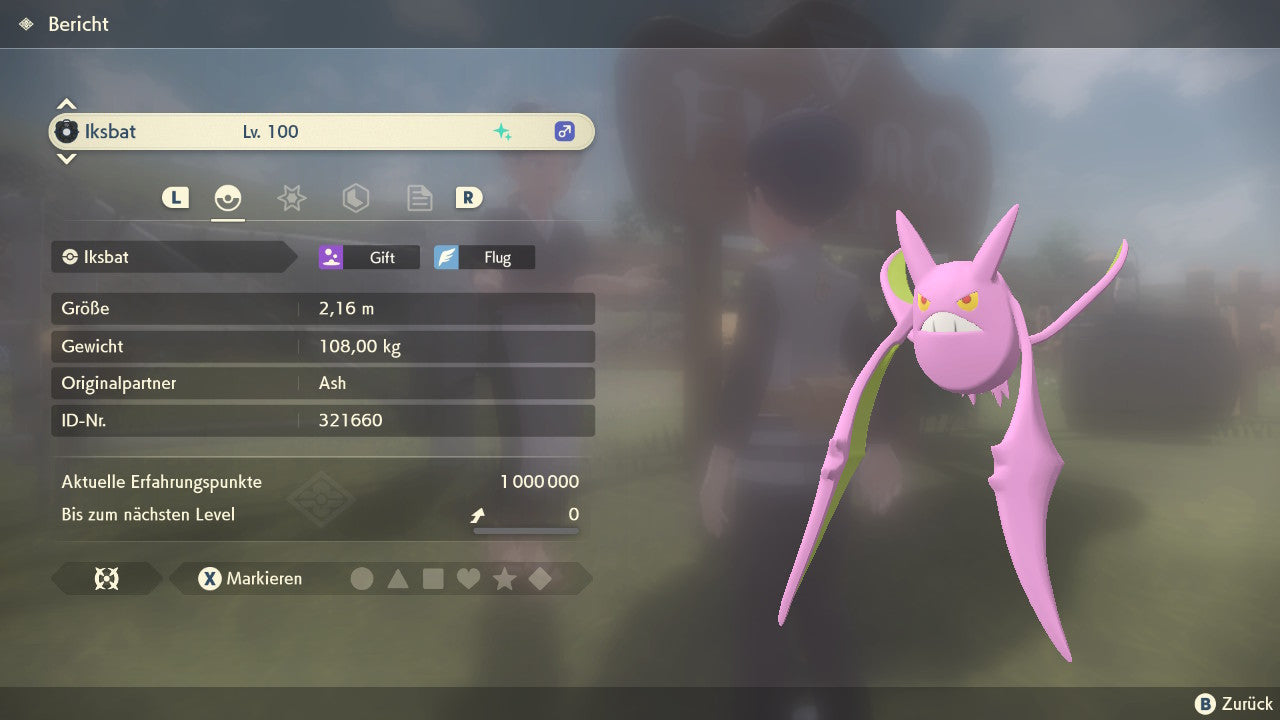Screen dimensions: 1280x720
Task: Click the down arrow below Iksbat
Action: (x=66, y=158)
